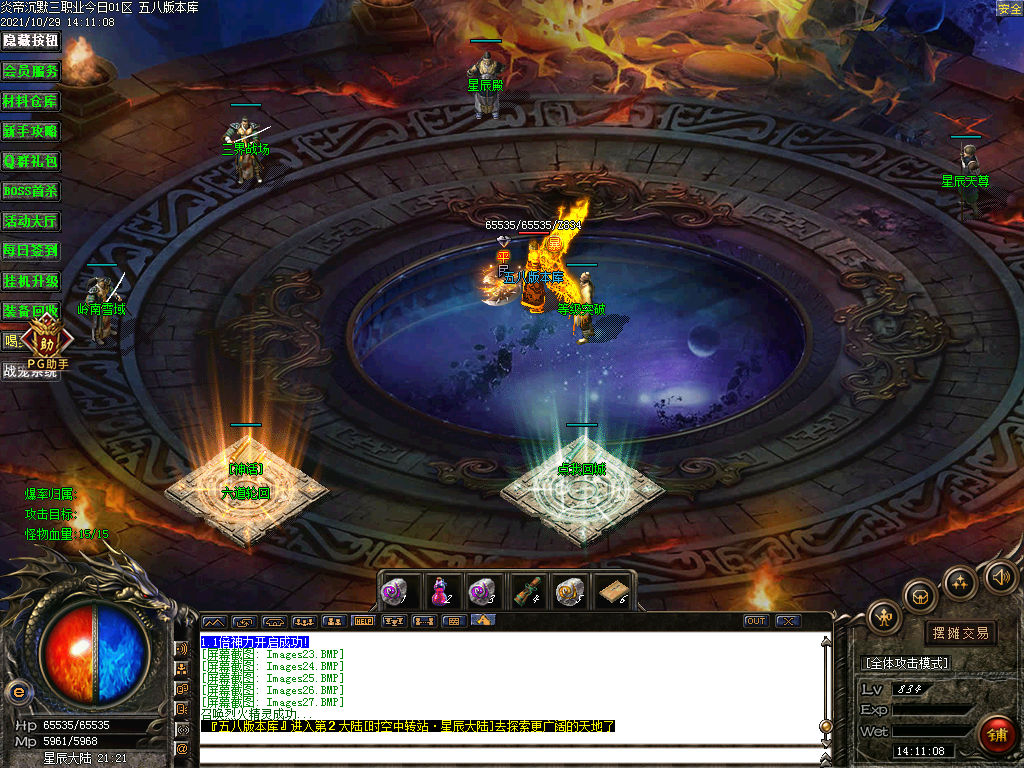The image size is (1024, 768).
Task: Open the 材料仓库 material warehouse
Action: tap(31, 101)
